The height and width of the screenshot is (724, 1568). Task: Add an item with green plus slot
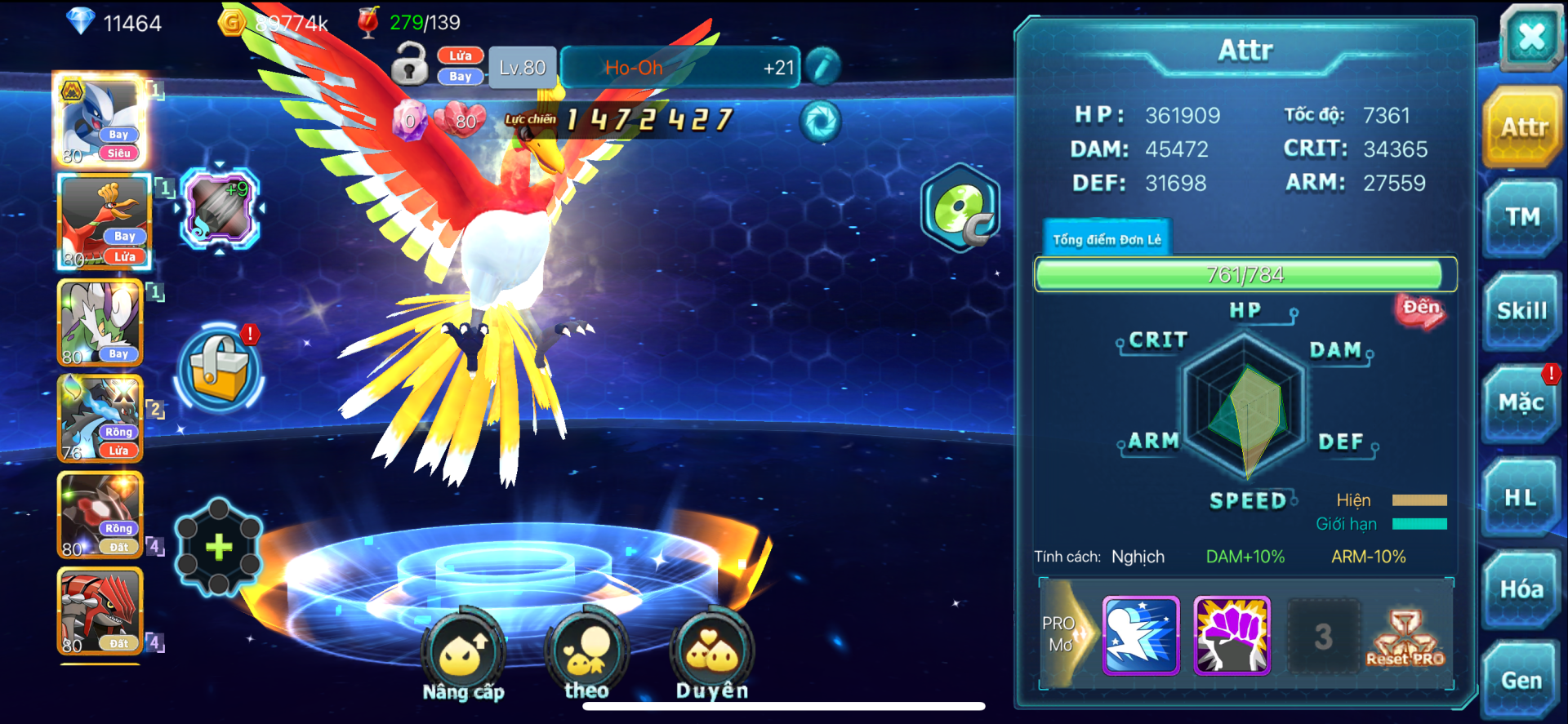[x=219, y=547]
